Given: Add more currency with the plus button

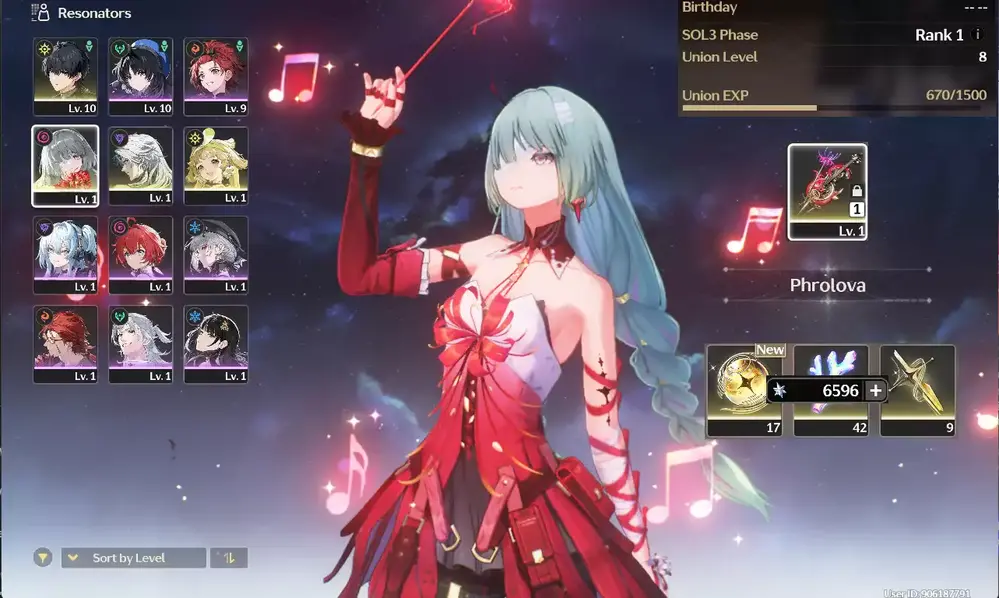Looking at the screenshot, I should (875, 391).
